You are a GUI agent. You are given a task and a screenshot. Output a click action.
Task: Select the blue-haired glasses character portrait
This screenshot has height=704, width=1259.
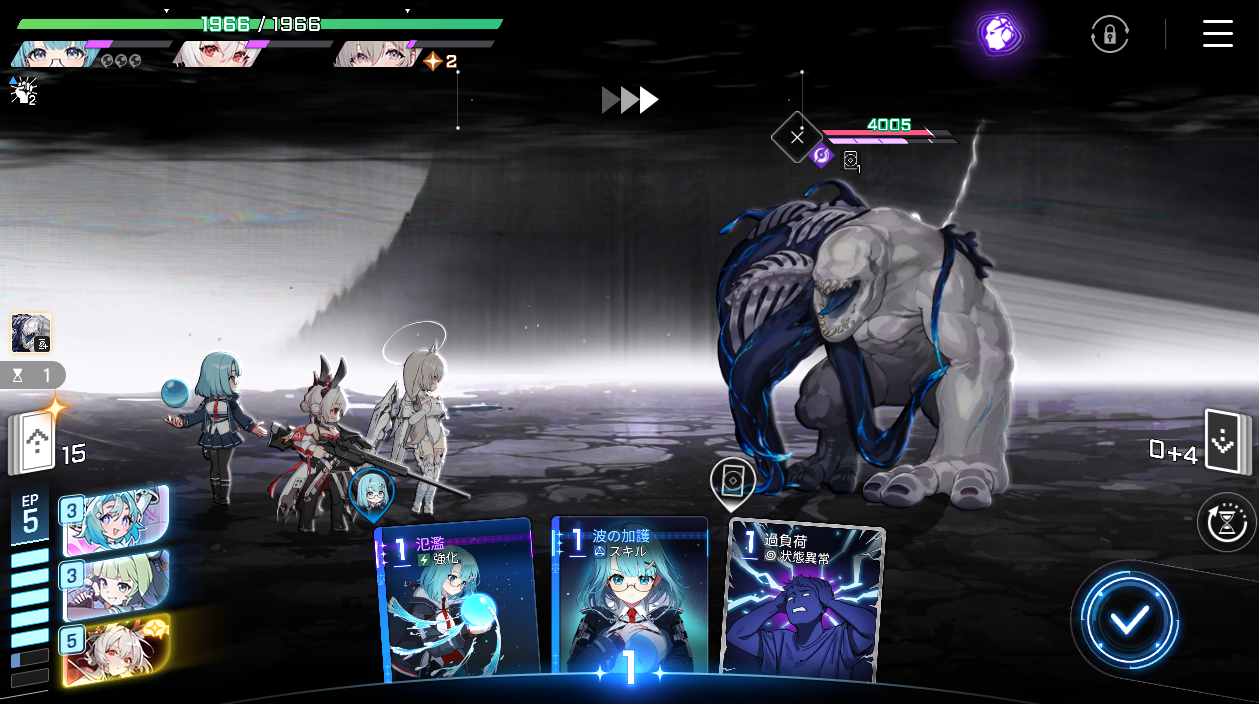click(x=50, y=54)
